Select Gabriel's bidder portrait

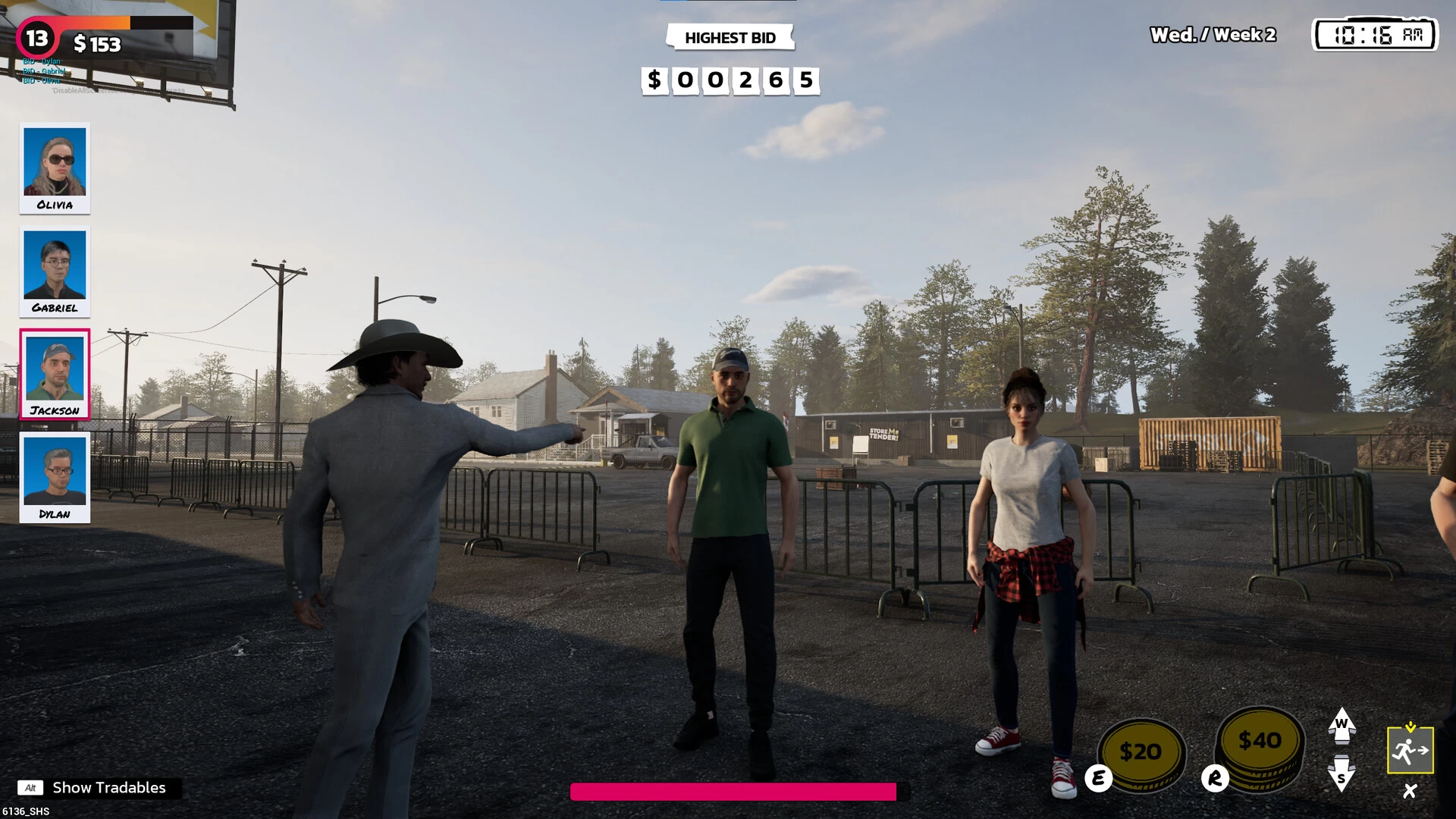coord(55,271)
